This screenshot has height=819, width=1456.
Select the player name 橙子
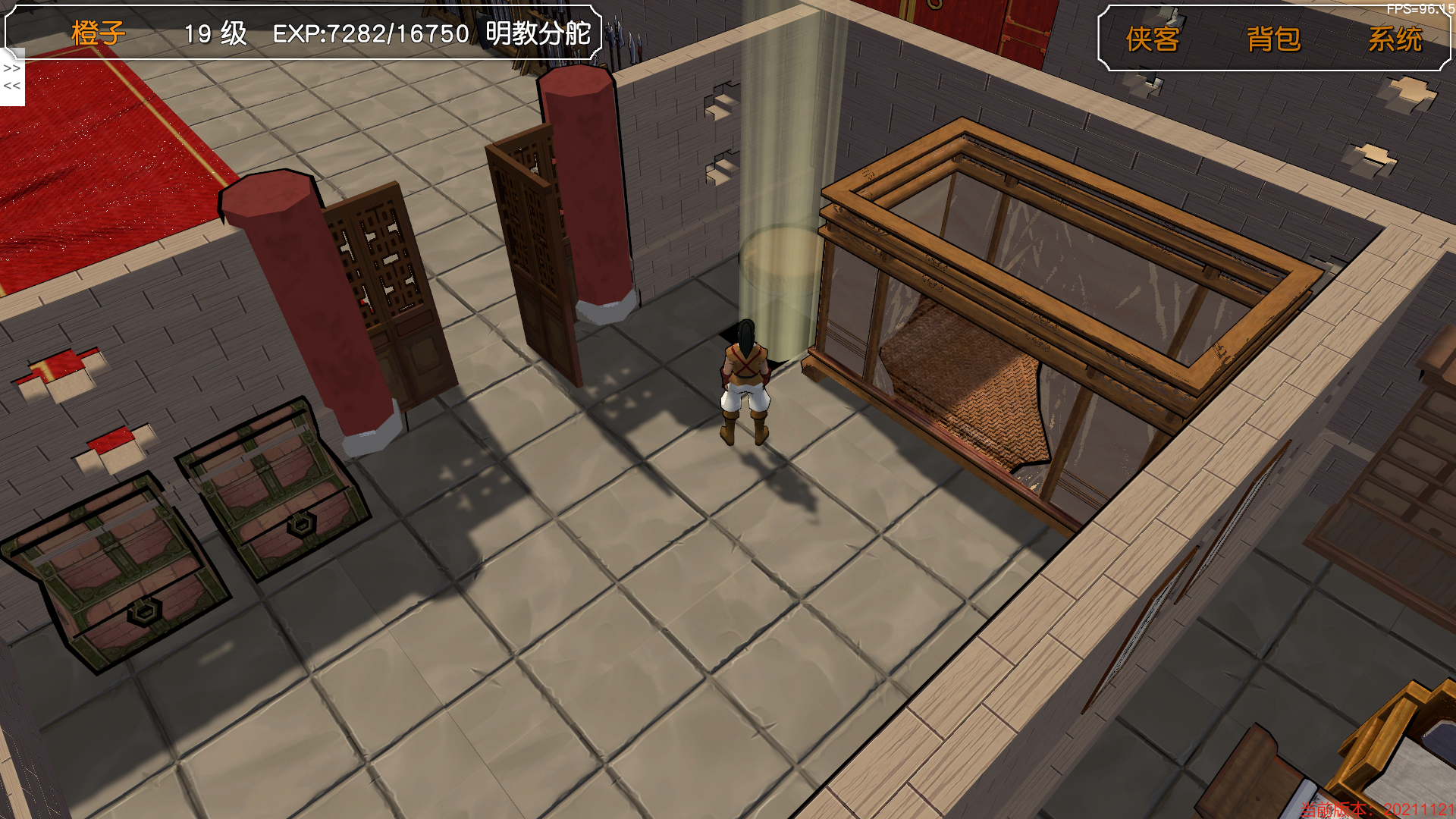point(99,33)
